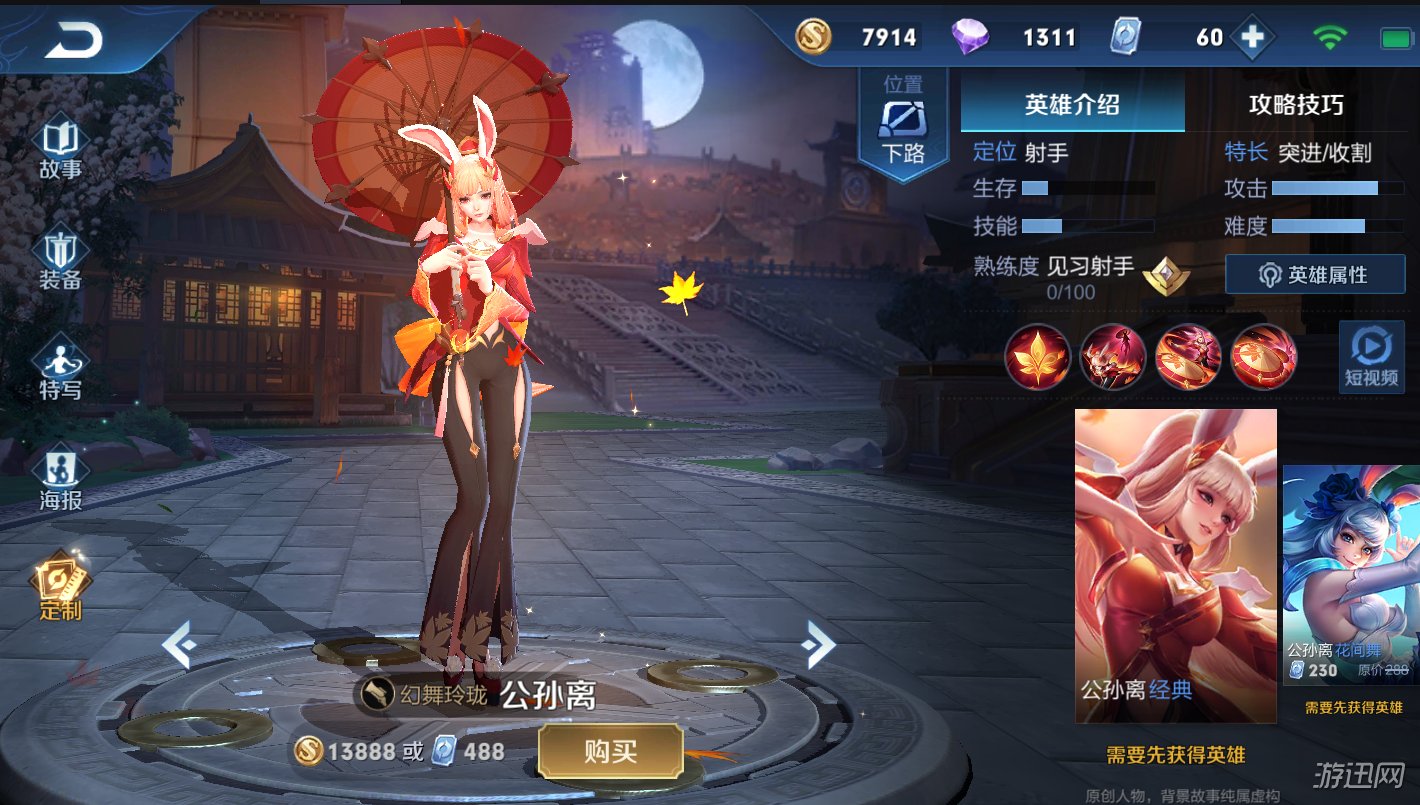Show the next hero with right arrow
Screen dimensions: 1420x805
point(817,645)
